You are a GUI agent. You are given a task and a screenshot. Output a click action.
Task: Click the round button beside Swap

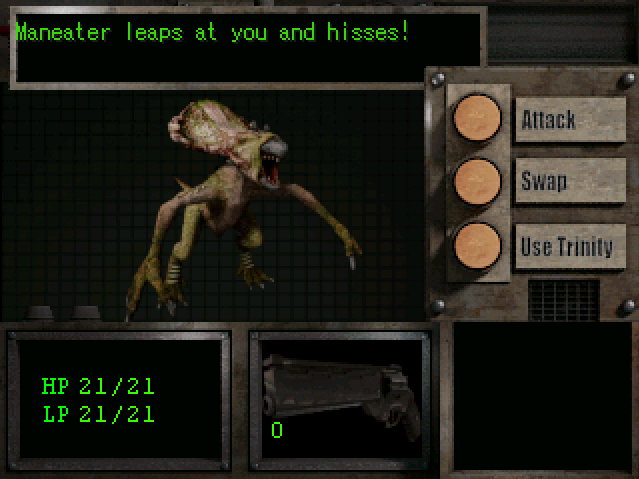(477, 182)
